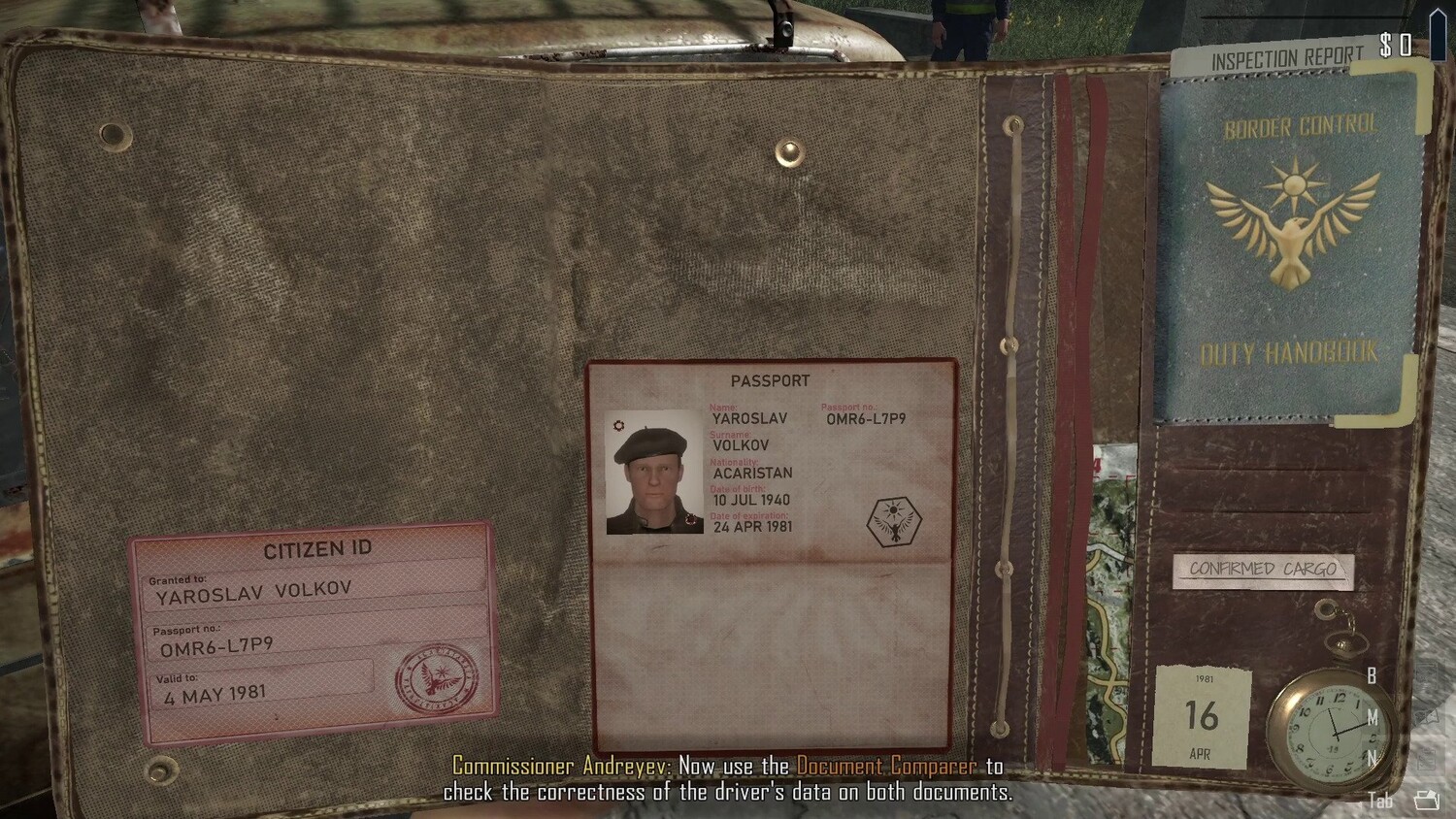1456x819 pixels.
Task: Open the folded map in the folder
Action: 1111,602
